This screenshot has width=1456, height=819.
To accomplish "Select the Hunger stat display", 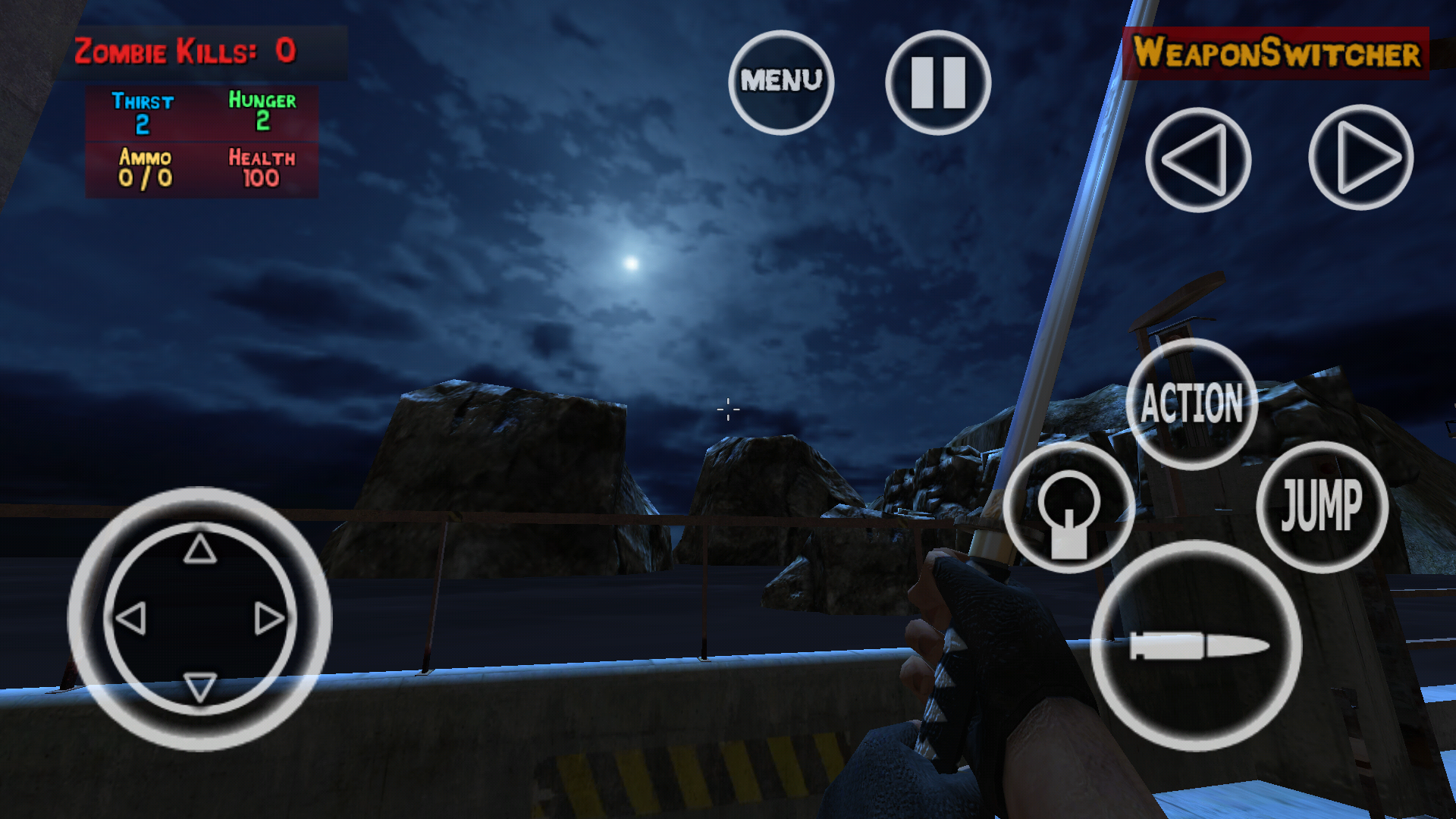I will click(x=262, y=114).
